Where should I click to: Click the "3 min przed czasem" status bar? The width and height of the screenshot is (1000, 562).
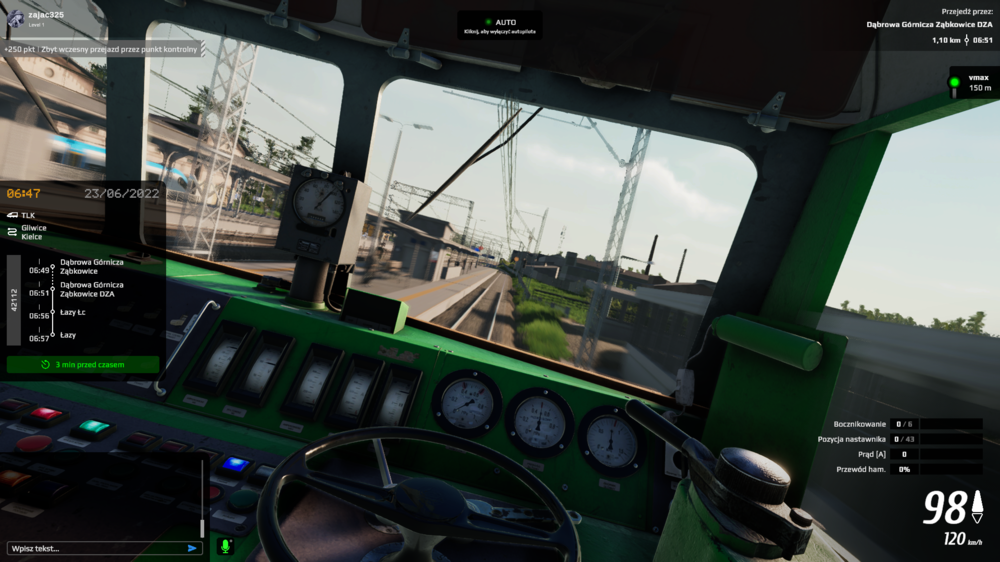coord(83,365)
